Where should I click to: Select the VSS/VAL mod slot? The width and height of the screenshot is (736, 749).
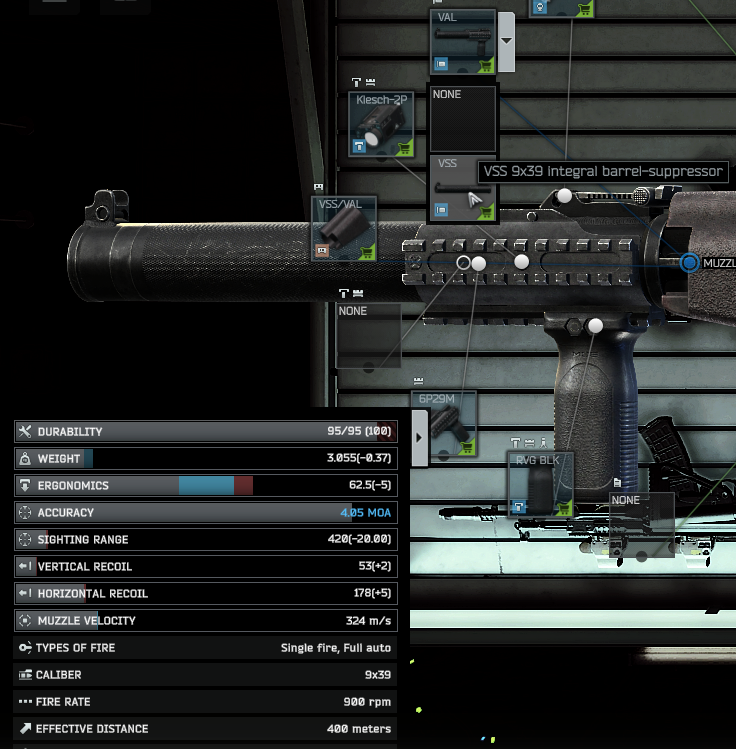[x=344, y=229]
